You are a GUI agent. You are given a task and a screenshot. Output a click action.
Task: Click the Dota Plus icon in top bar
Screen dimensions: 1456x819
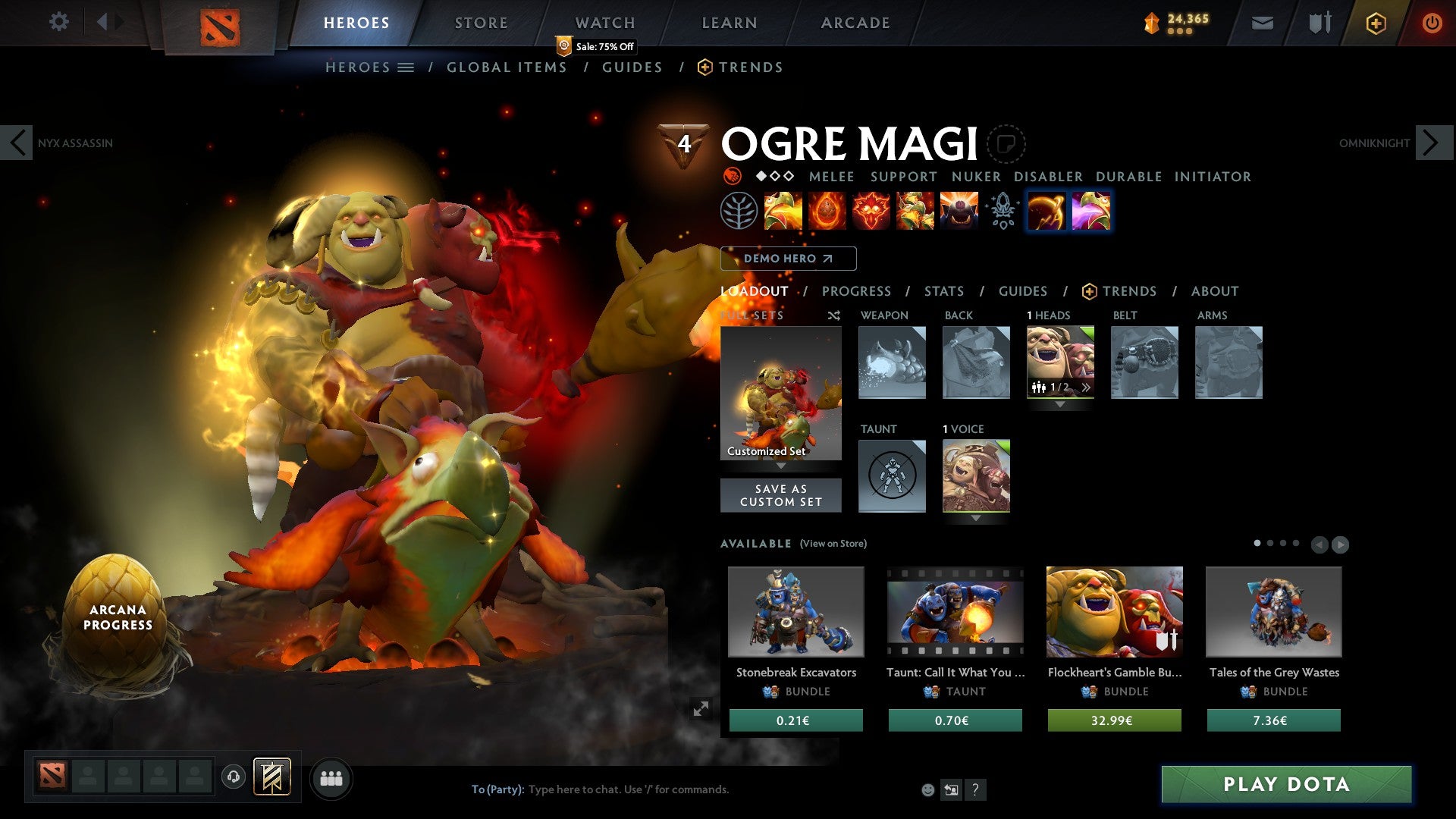(1376, 23)
